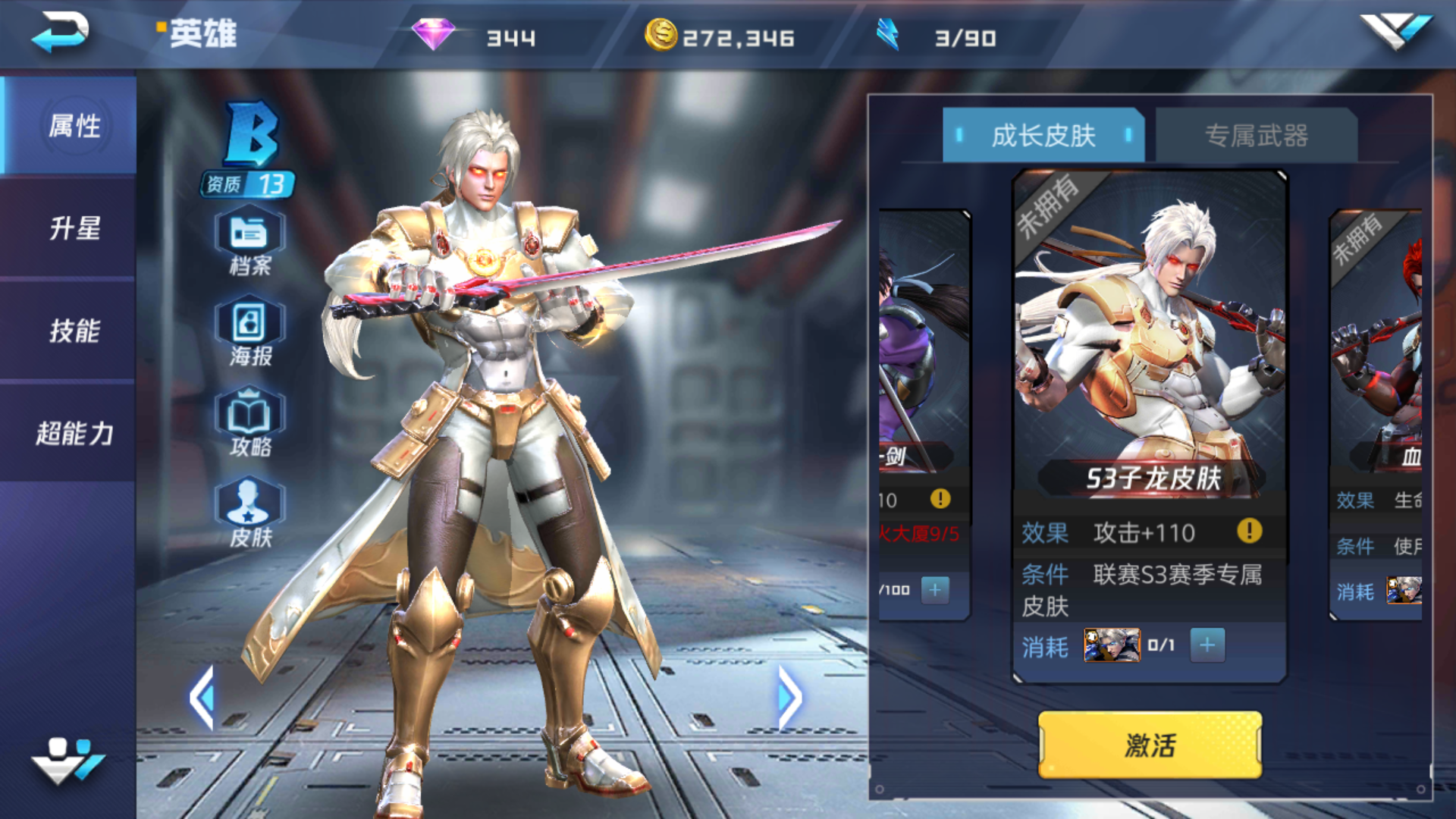Image resolution: width=1456 pixels, height=819 pixels.
Task: Select the purple skin card on left
Action: point(924,341)
